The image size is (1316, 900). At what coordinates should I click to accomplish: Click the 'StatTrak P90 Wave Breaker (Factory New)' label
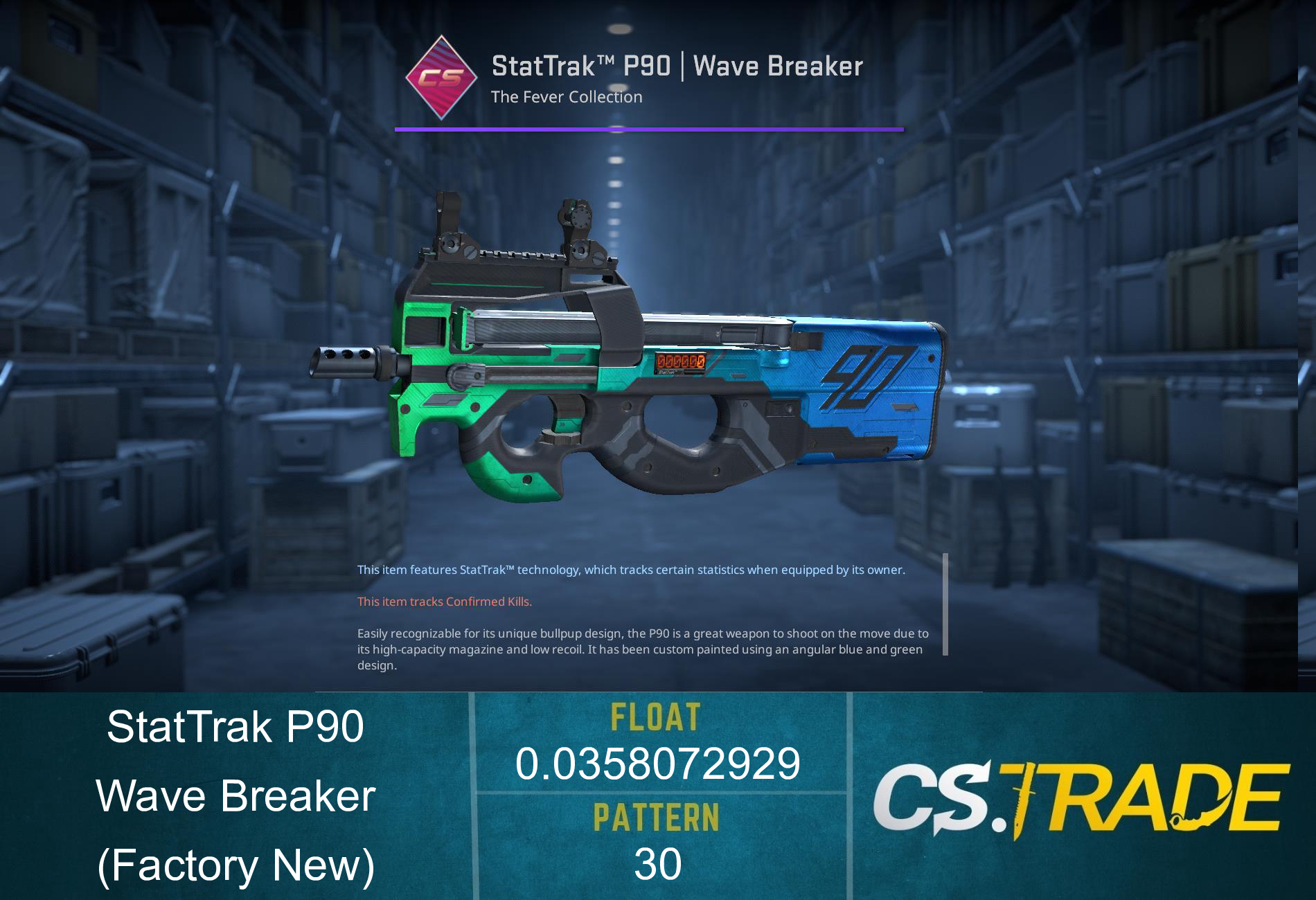235,796
